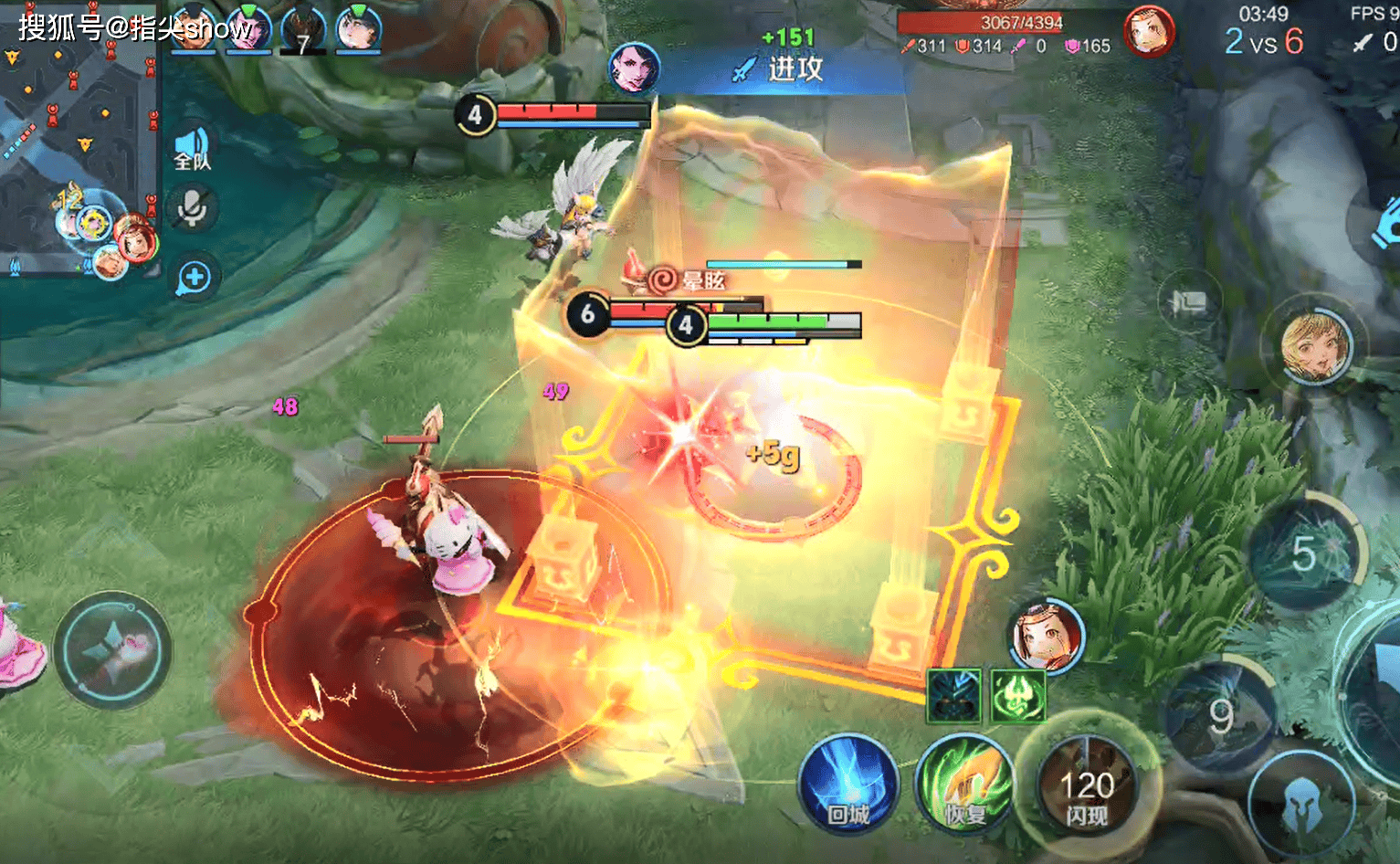This screenshot has width=1400, height=864.
Task: Open the 2 vs 6 scoreboard
Action: (x=1264, y=41)
